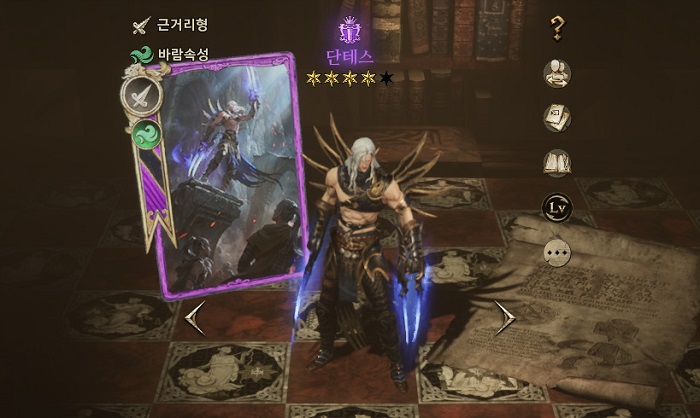Screen dimensions: 700x418
Task: Open the two-figures character icon
Action: (x=558, y=73)
